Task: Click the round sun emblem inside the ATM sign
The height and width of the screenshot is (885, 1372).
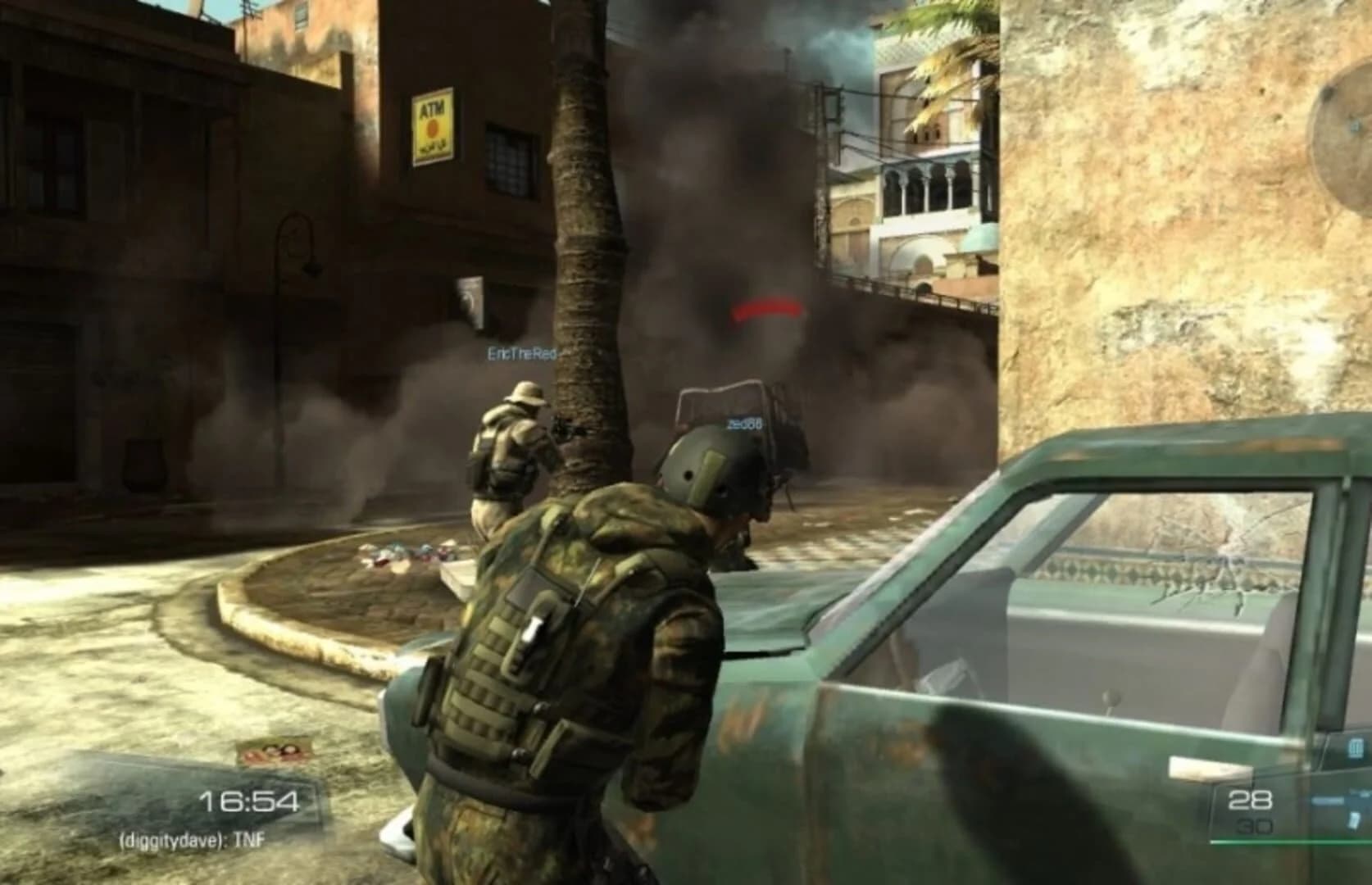Action: [433, 128]
